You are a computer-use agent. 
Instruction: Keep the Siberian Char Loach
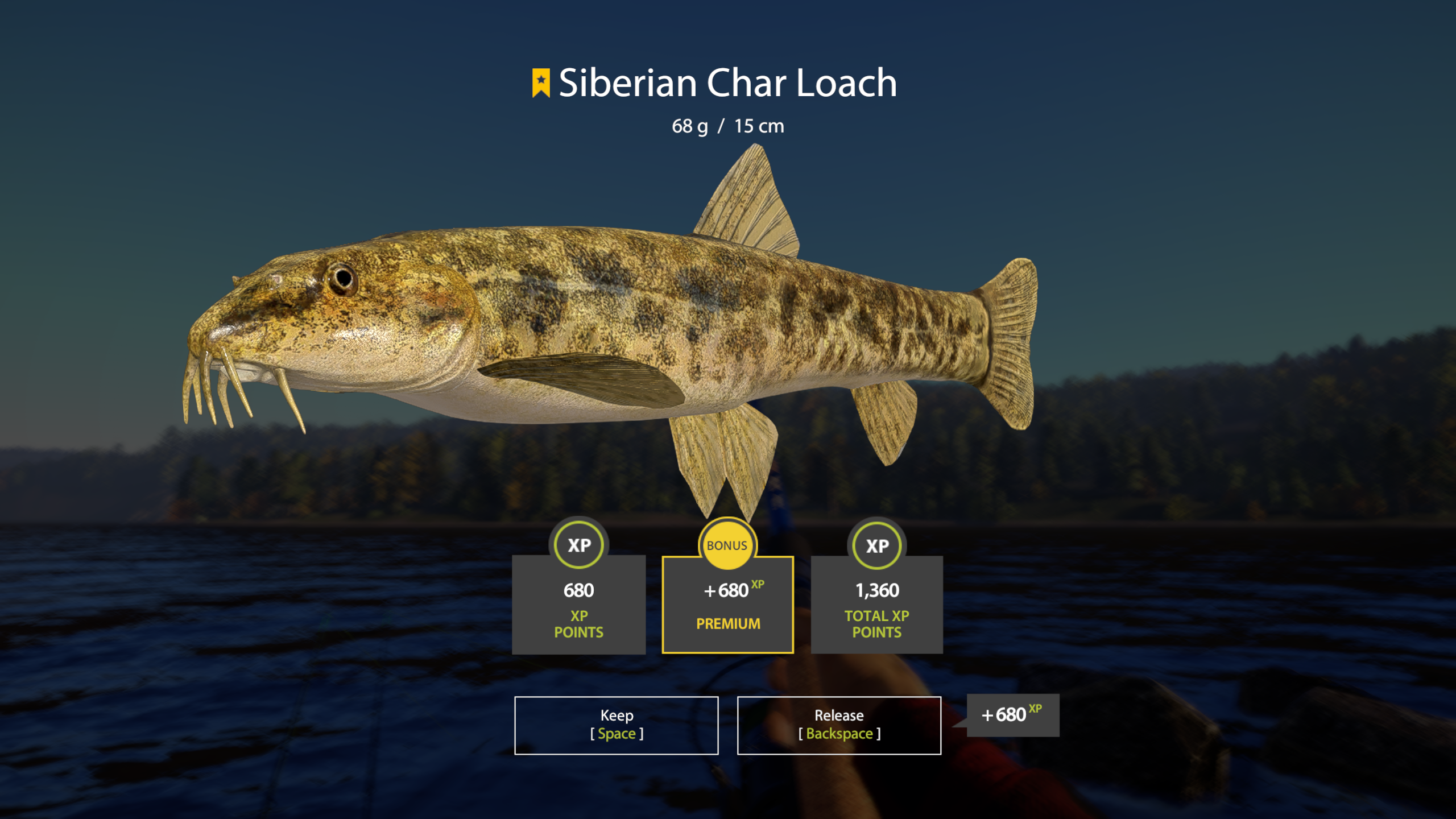pyautogui.click(x=617, y=725)
